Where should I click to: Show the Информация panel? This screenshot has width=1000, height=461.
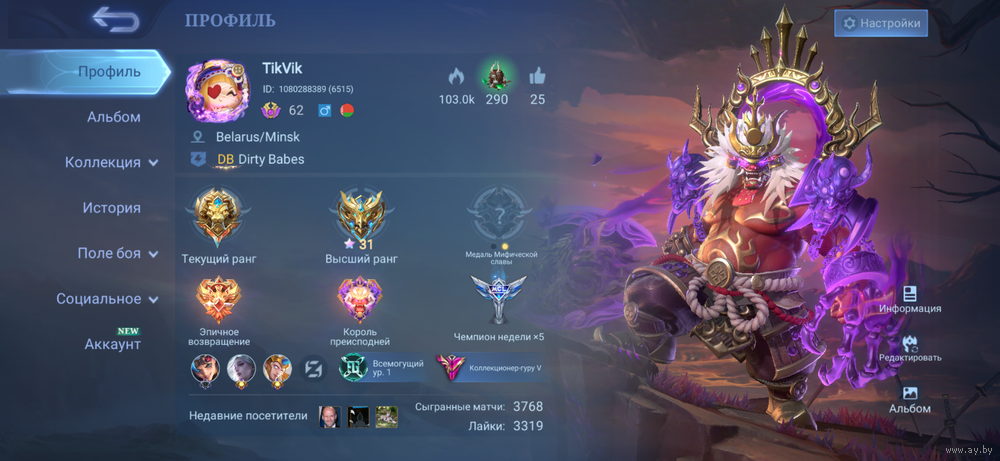click(x=910, y=299)
